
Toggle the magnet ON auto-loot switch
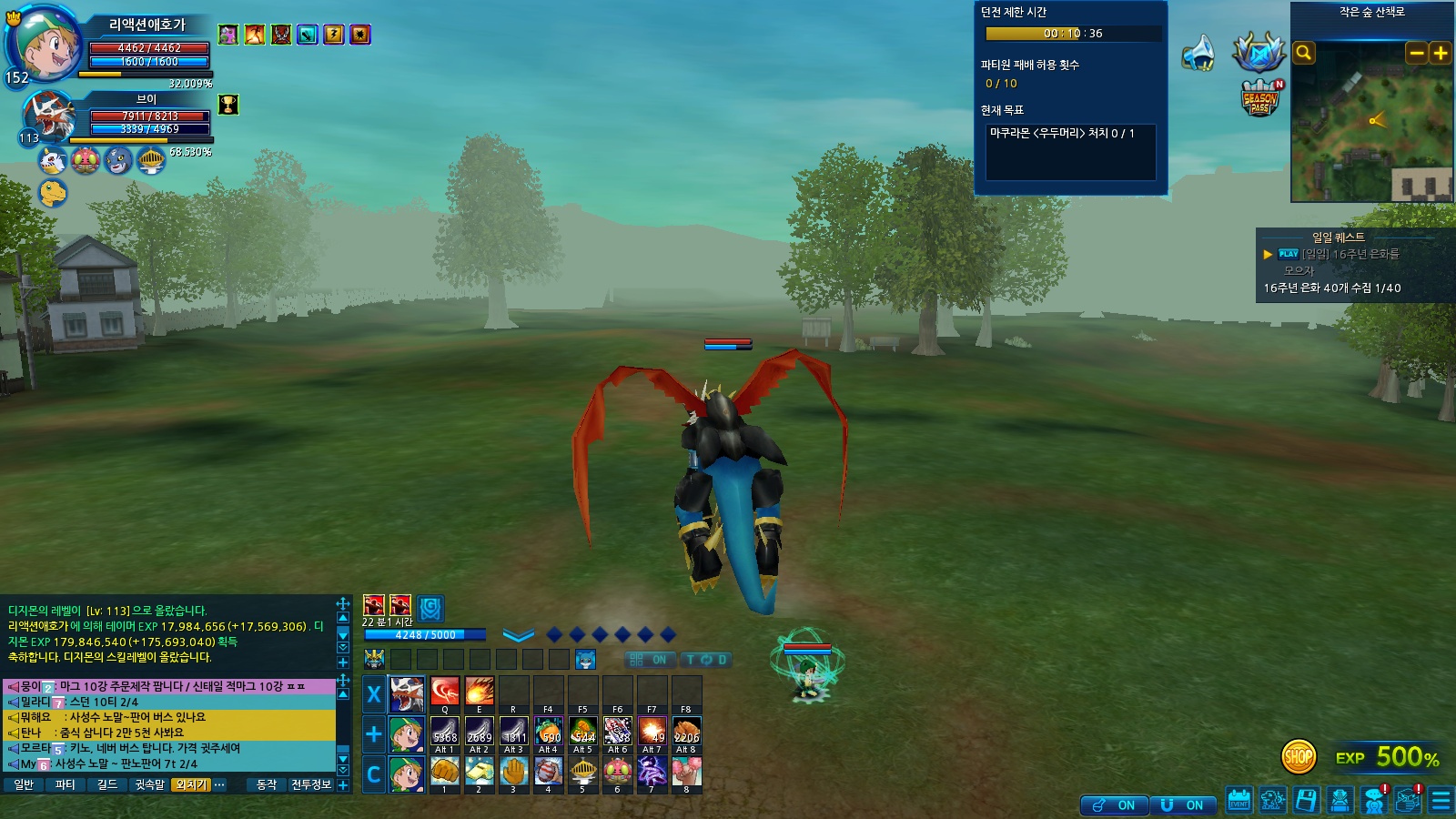(x=1183, y=805)
